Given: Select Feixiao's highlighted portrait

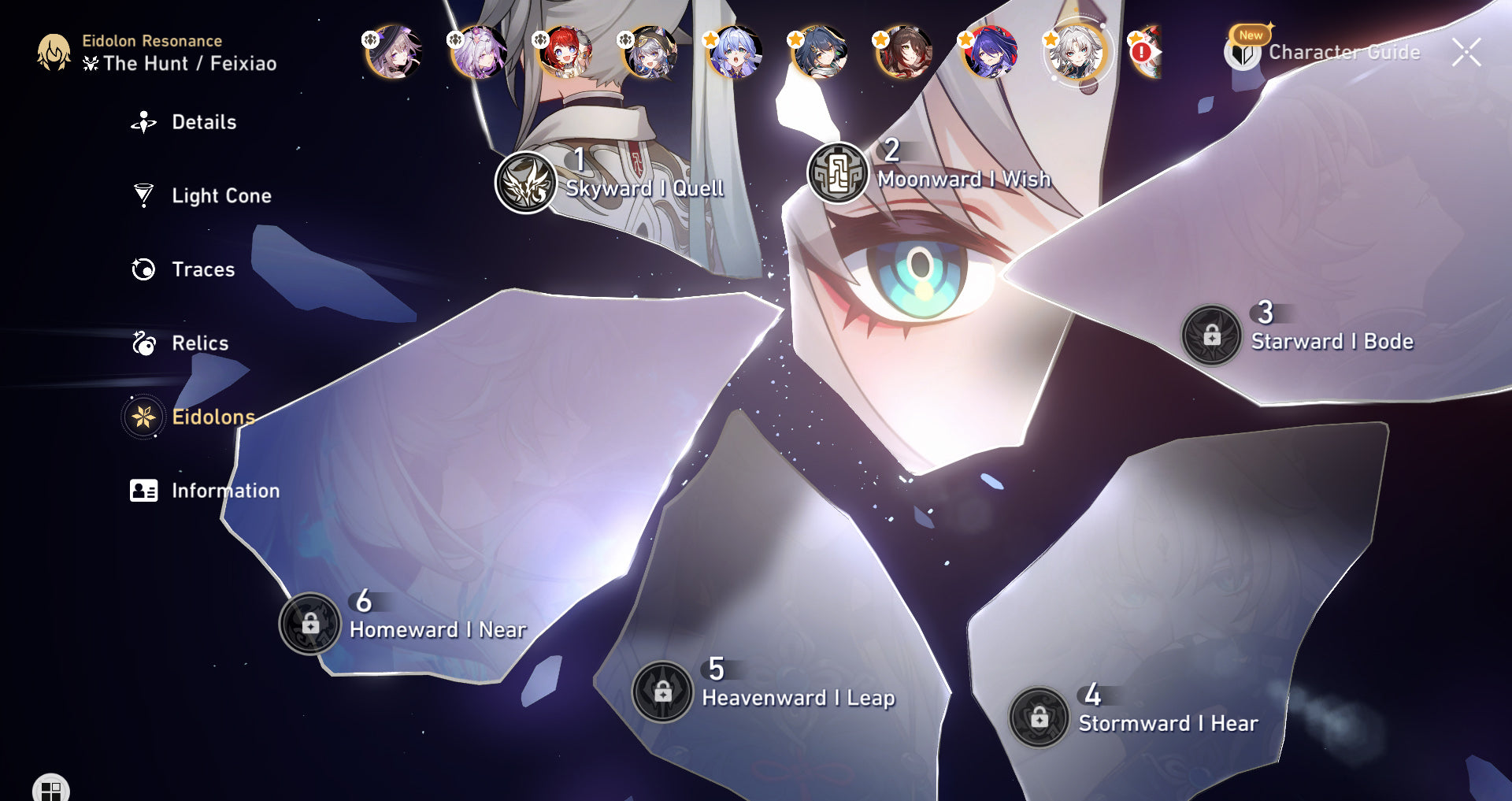Looking at the screenshot, I should click(x=1076, y=53).
